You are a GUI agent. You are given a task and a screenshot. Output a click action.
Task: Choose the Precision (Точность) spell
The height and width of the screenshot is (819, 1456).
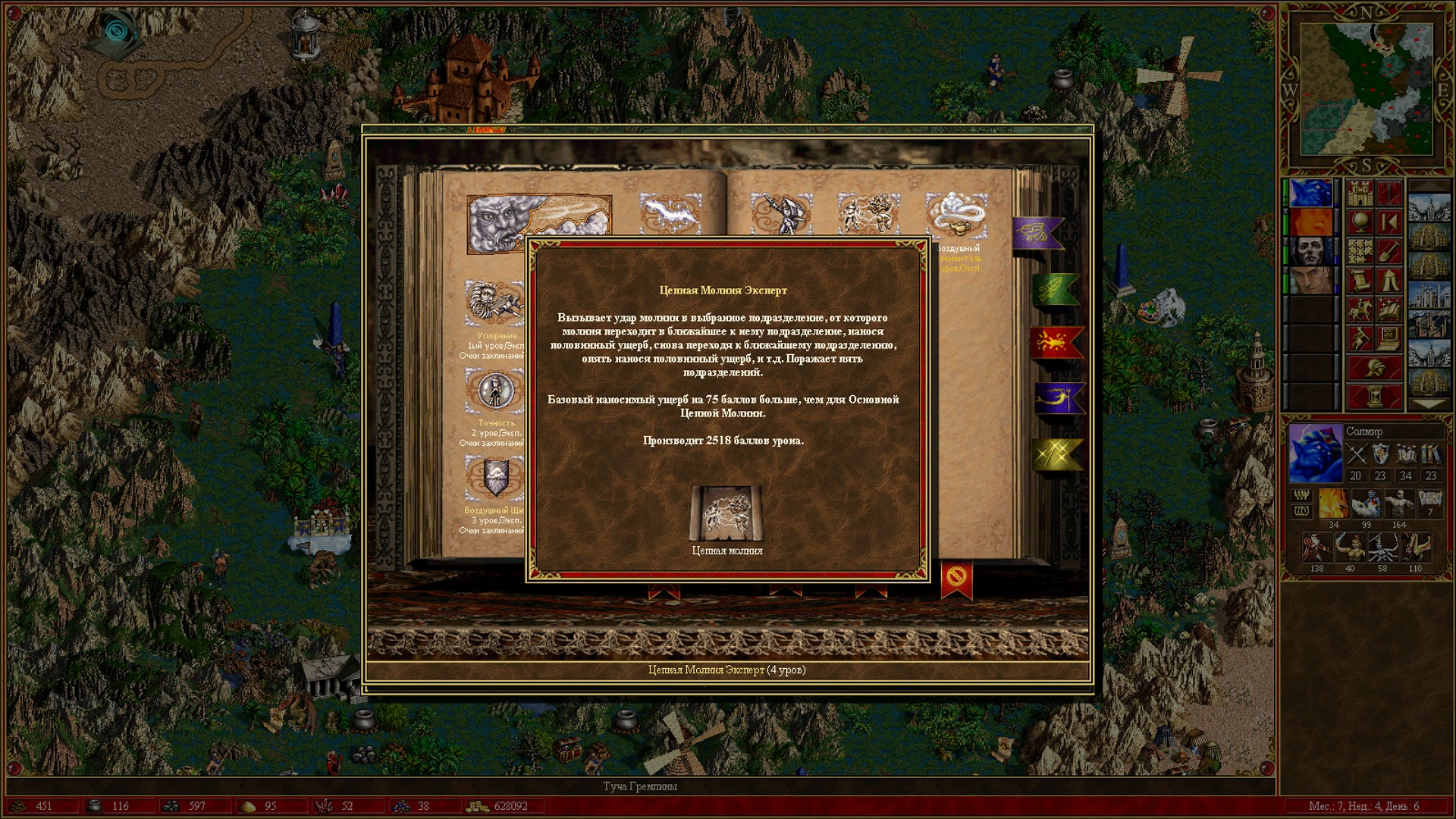[x=494, y=392]
